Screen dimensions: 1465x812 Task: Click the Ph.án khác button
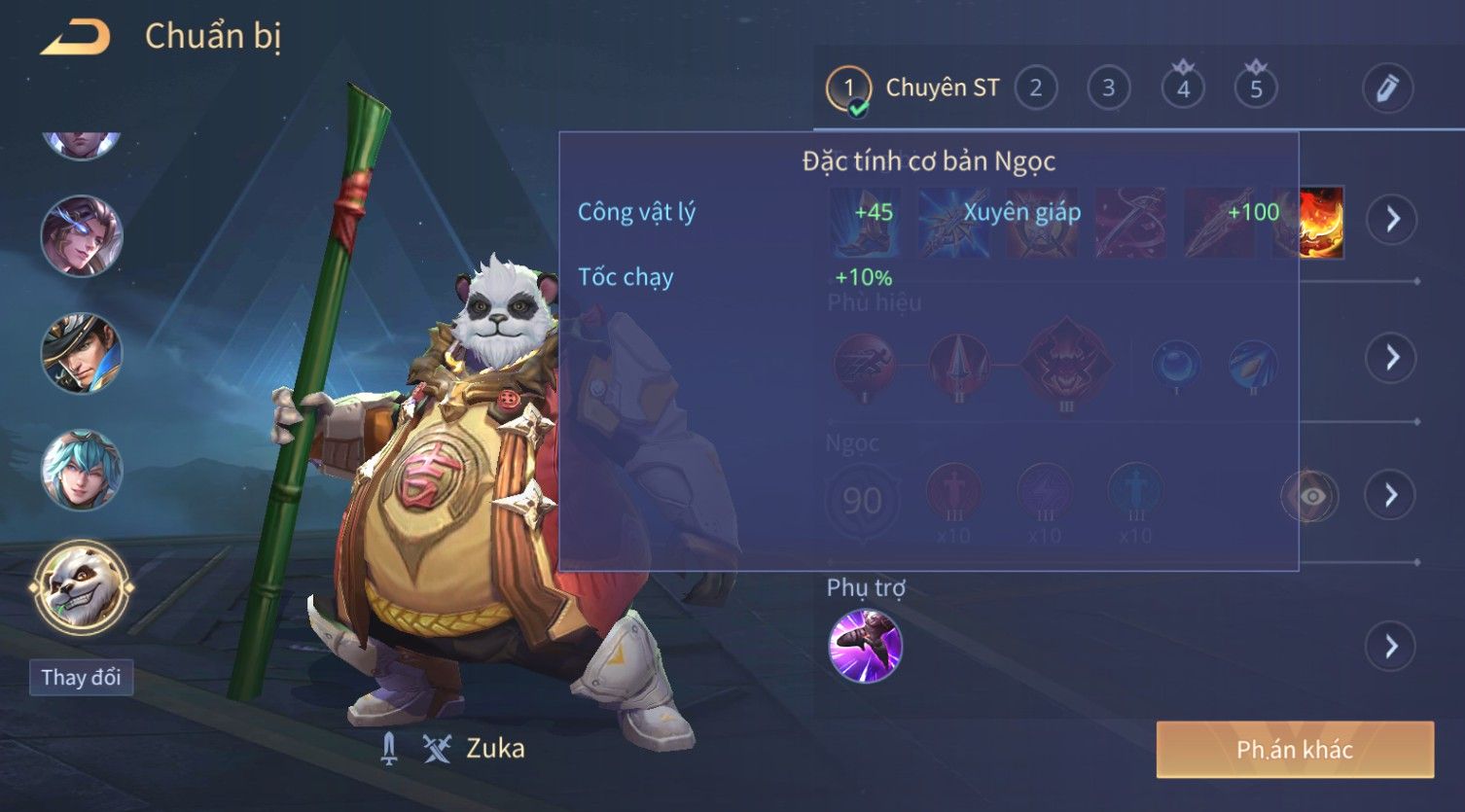(x=1295, y=750)
